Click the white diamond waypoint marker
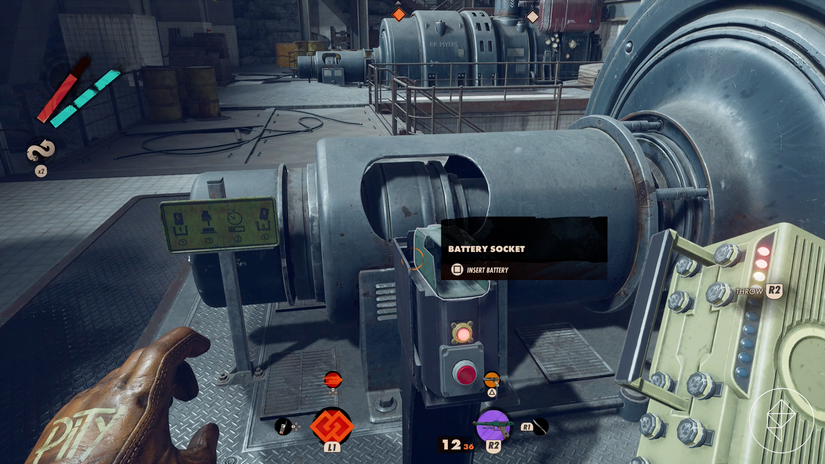Image resolution: width=825 pixels, height=464 pixels. [x=532, y=16]
